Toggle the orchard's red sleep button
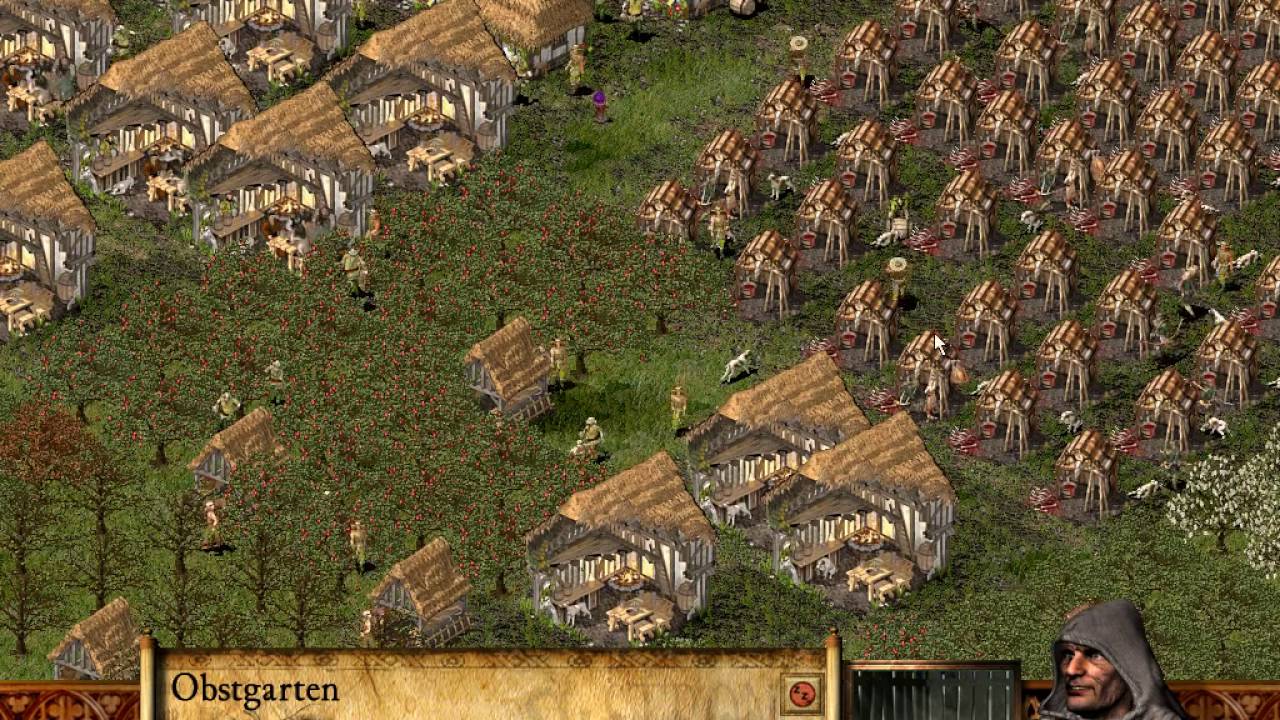 point(801,693)
